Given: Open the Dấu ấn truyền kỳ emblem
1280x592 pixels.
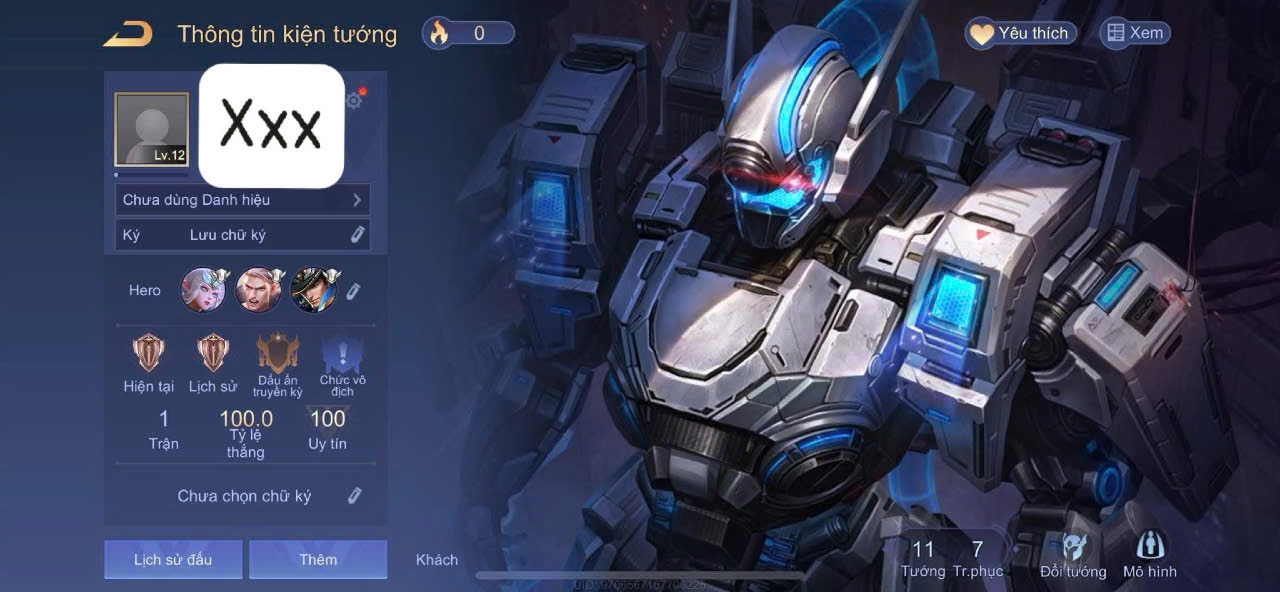Looking at the screenshot, I should point(277,355).
